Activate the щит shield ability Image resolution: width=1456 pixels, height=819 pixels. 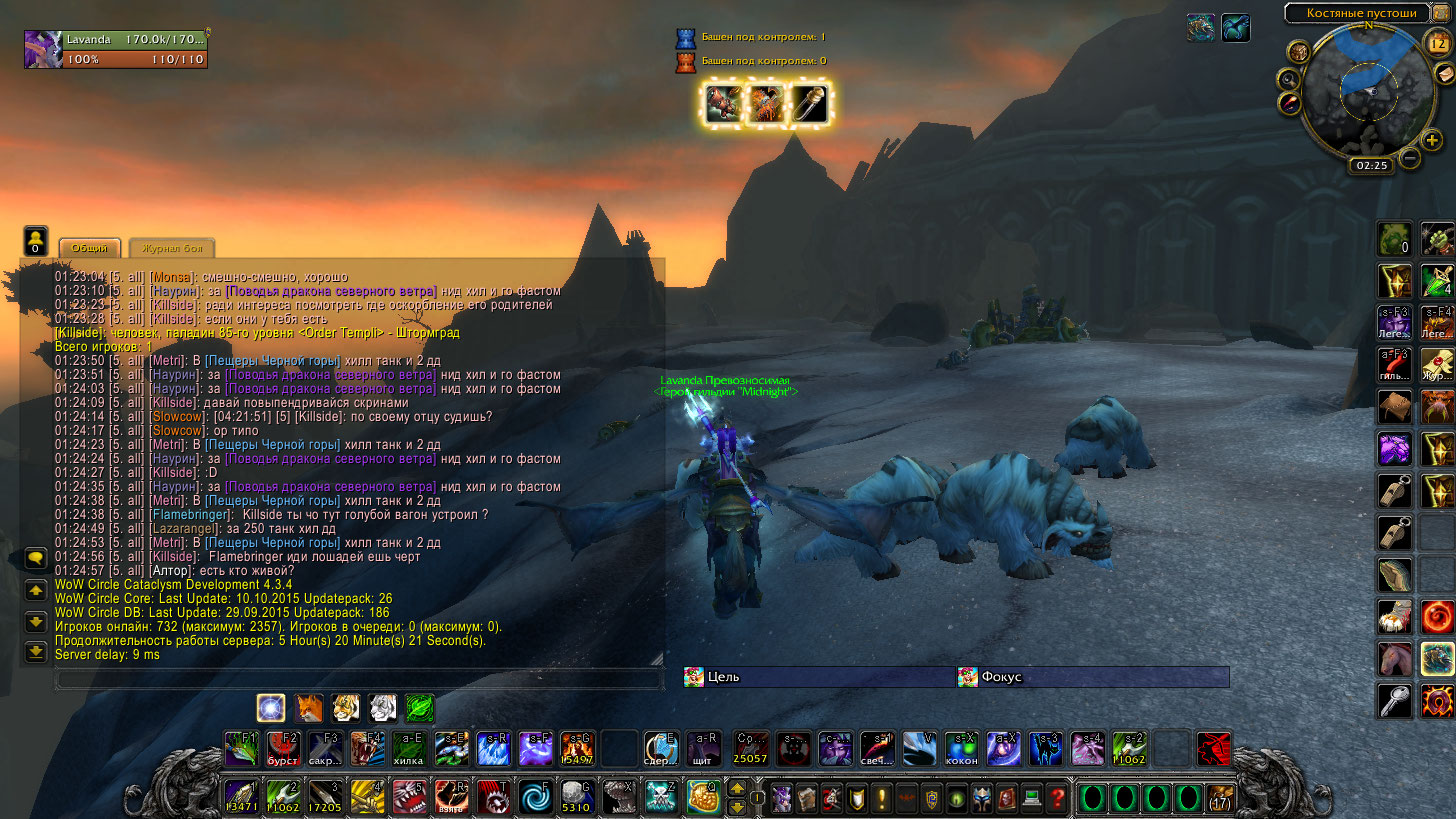tap(706, 749)
